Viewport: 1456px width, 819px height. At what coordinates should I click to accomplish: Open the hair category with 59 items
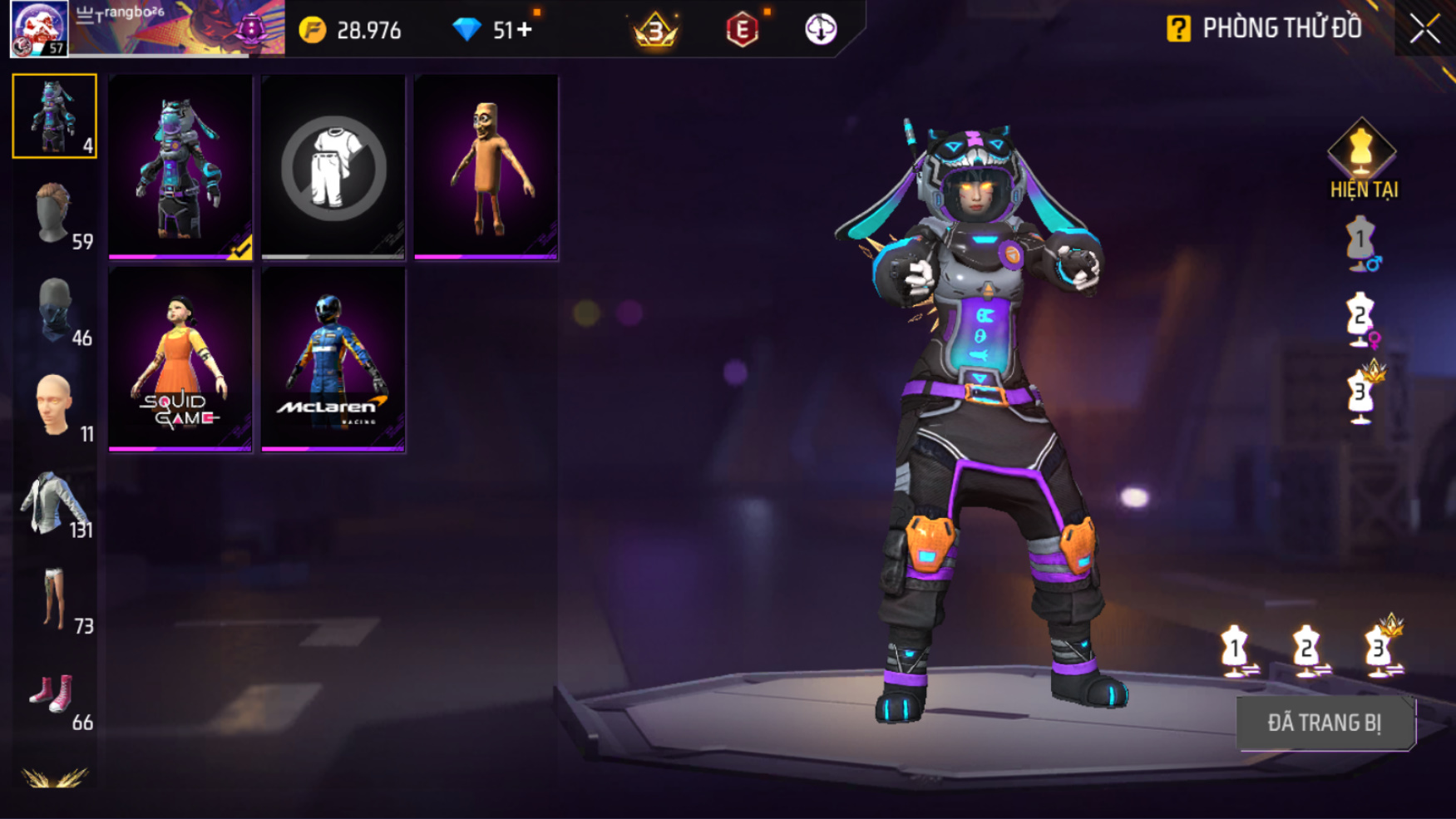[55, 213]
